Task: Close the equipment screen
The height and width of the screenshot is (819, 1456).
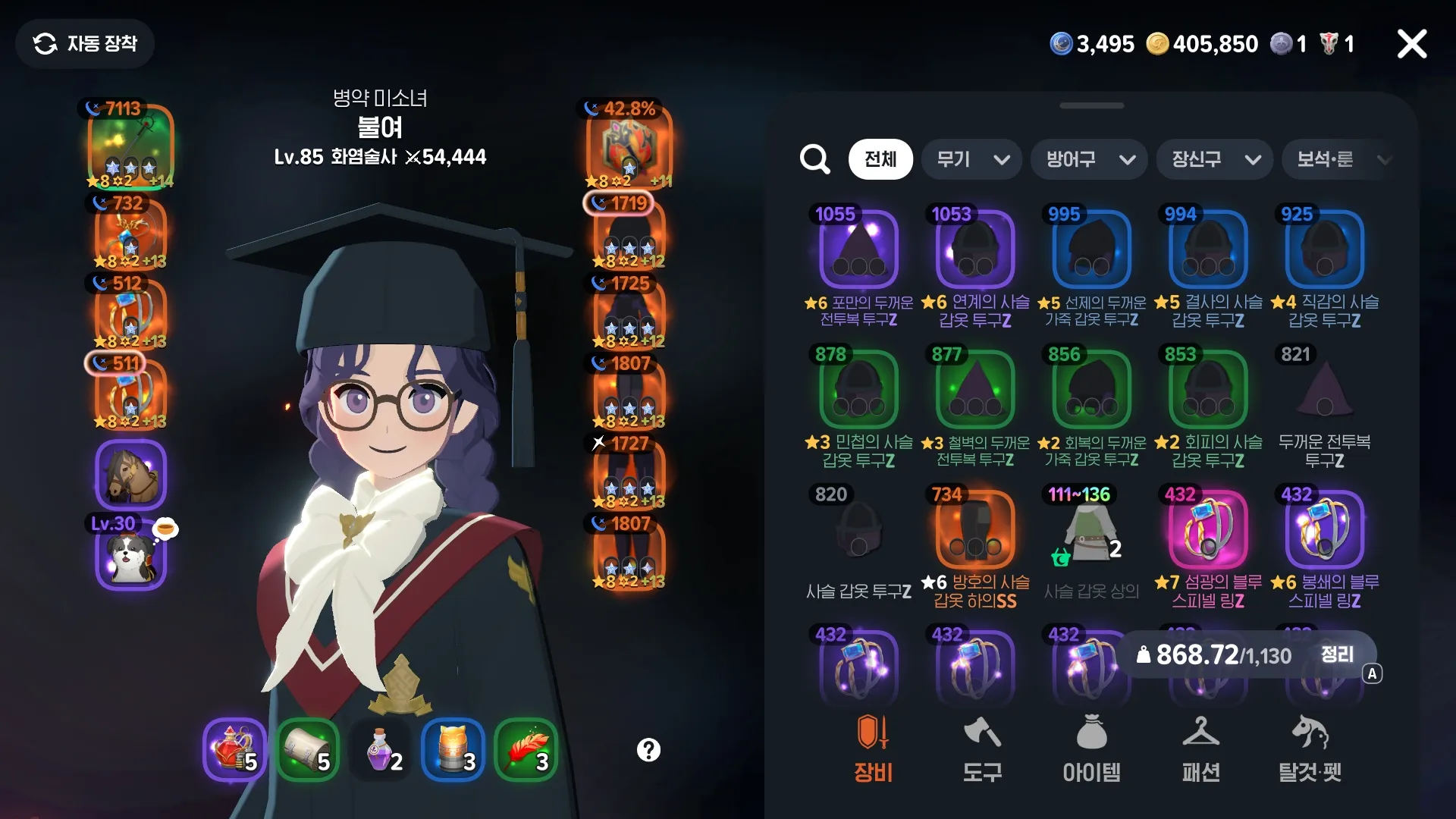Action: (1411, 44)
